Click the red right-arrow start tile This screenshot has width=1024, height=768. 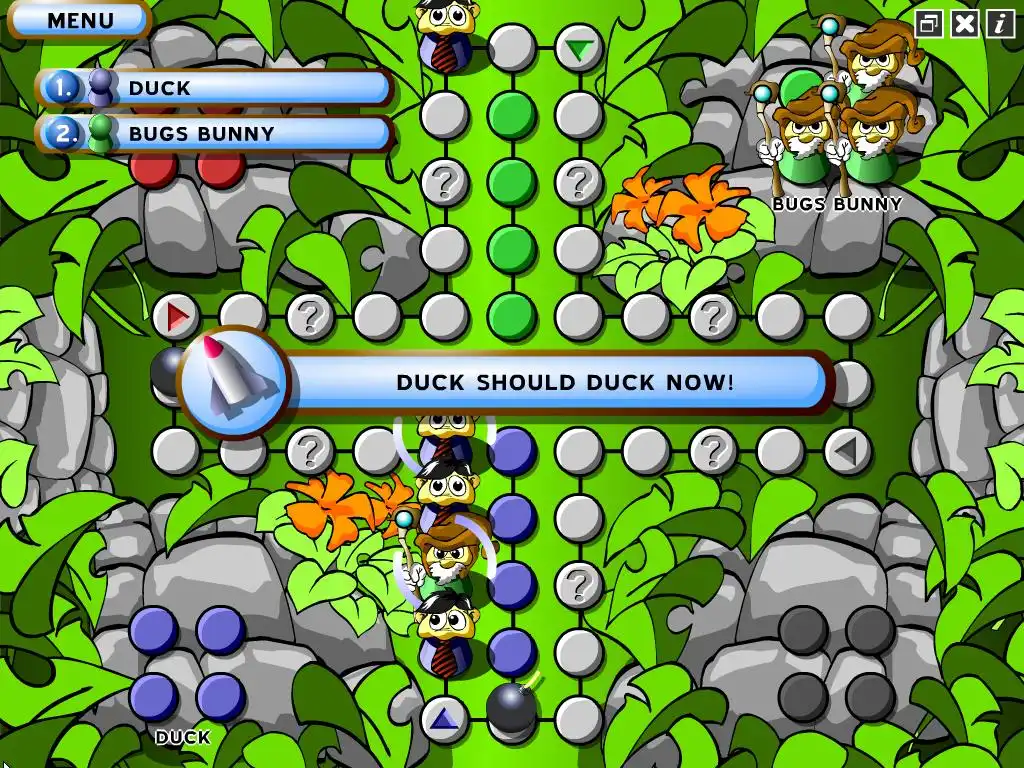[x=177, y=318]
